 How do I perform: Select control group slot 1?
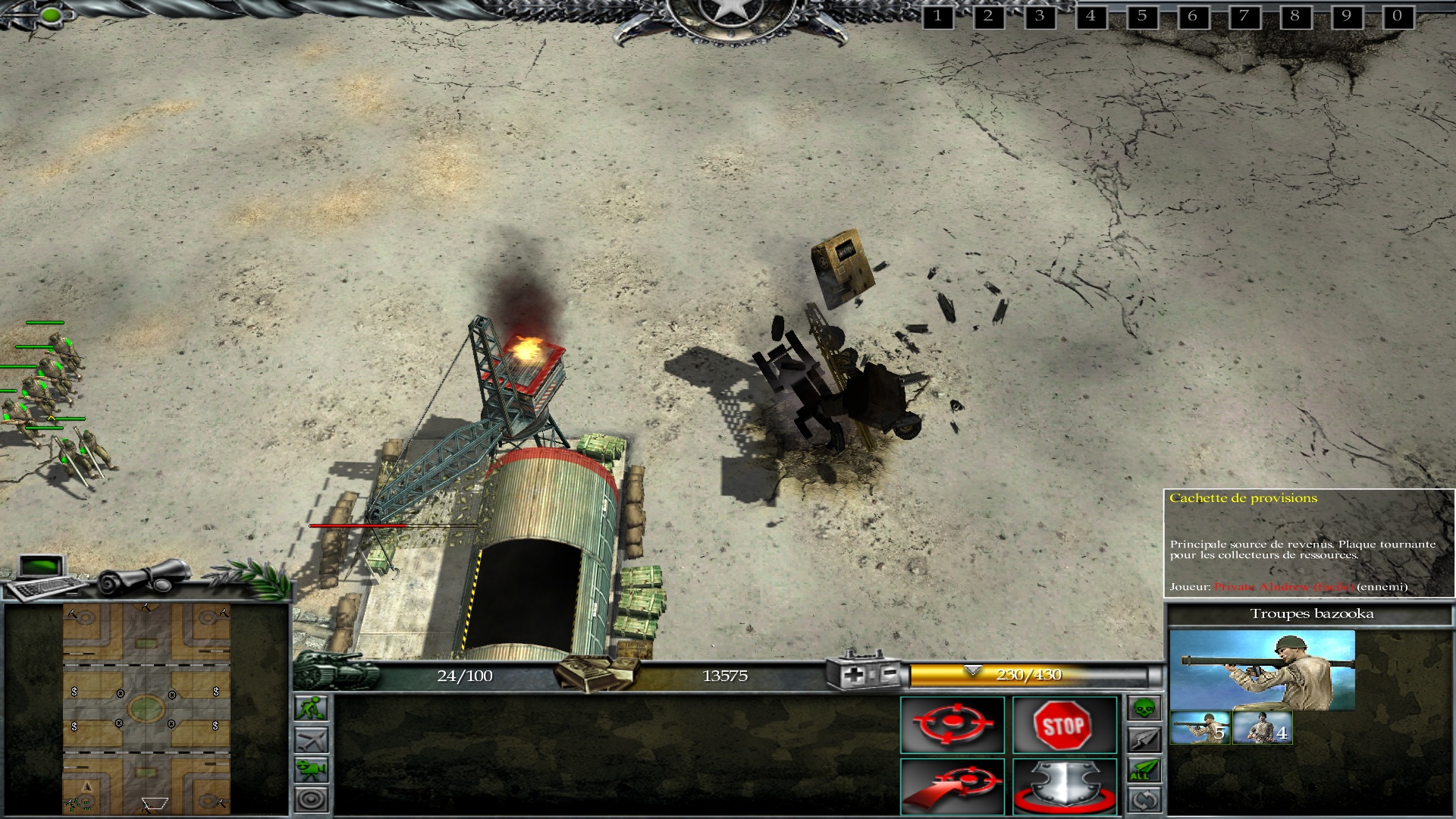pos(937,16)
